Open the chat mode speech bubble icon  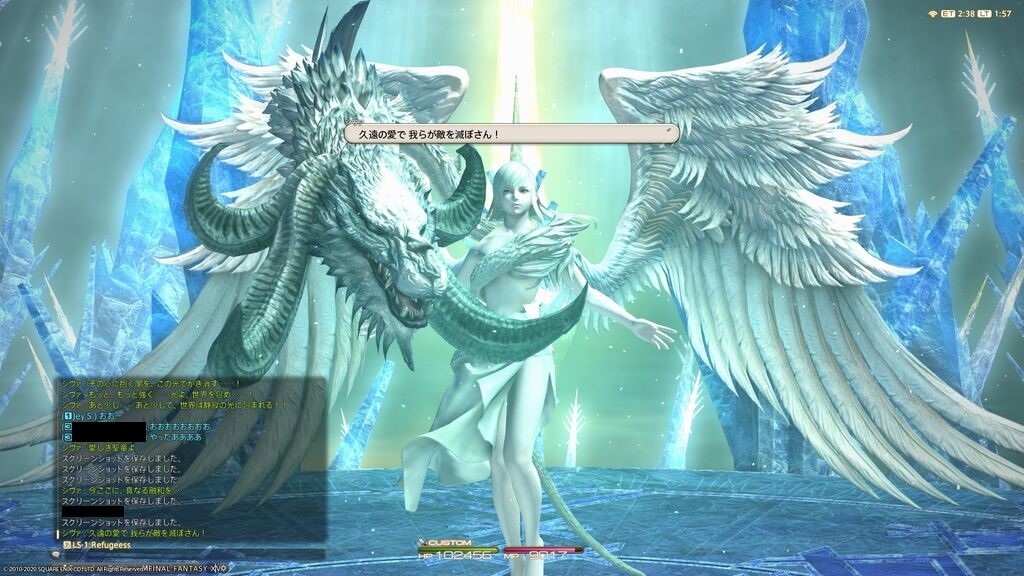pos(57,553)
